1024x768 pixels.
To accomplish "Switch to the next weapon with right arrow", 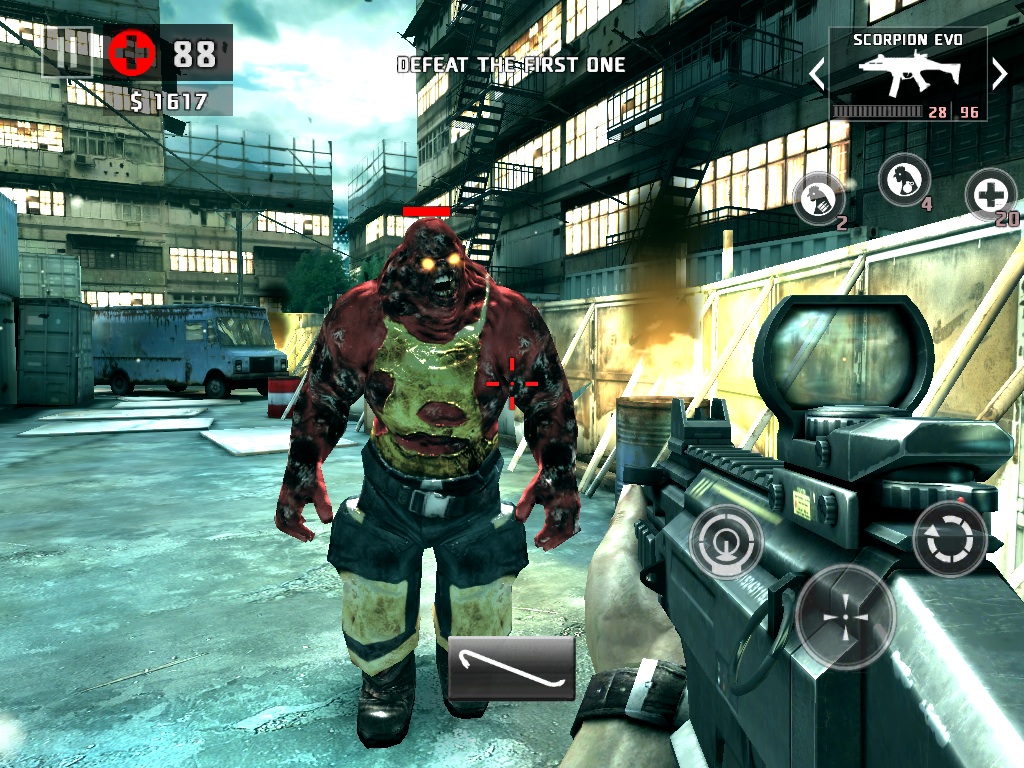I will coord(998,73).
